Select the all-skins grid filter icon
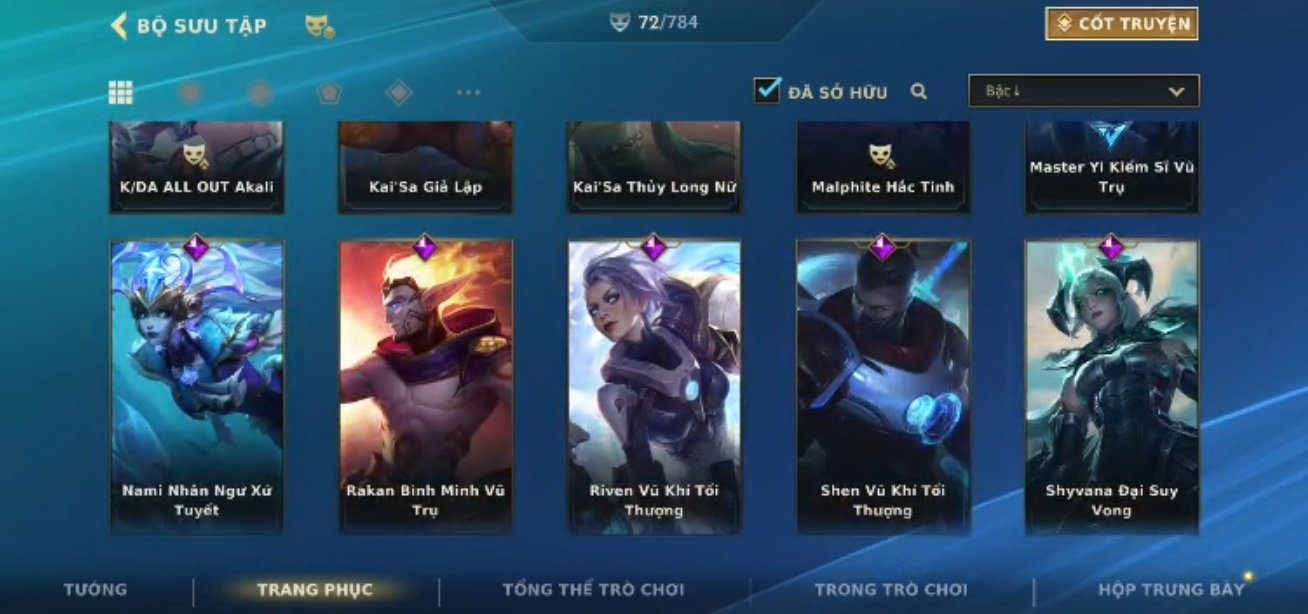The image size is (1308, 614). pos(121,93)
